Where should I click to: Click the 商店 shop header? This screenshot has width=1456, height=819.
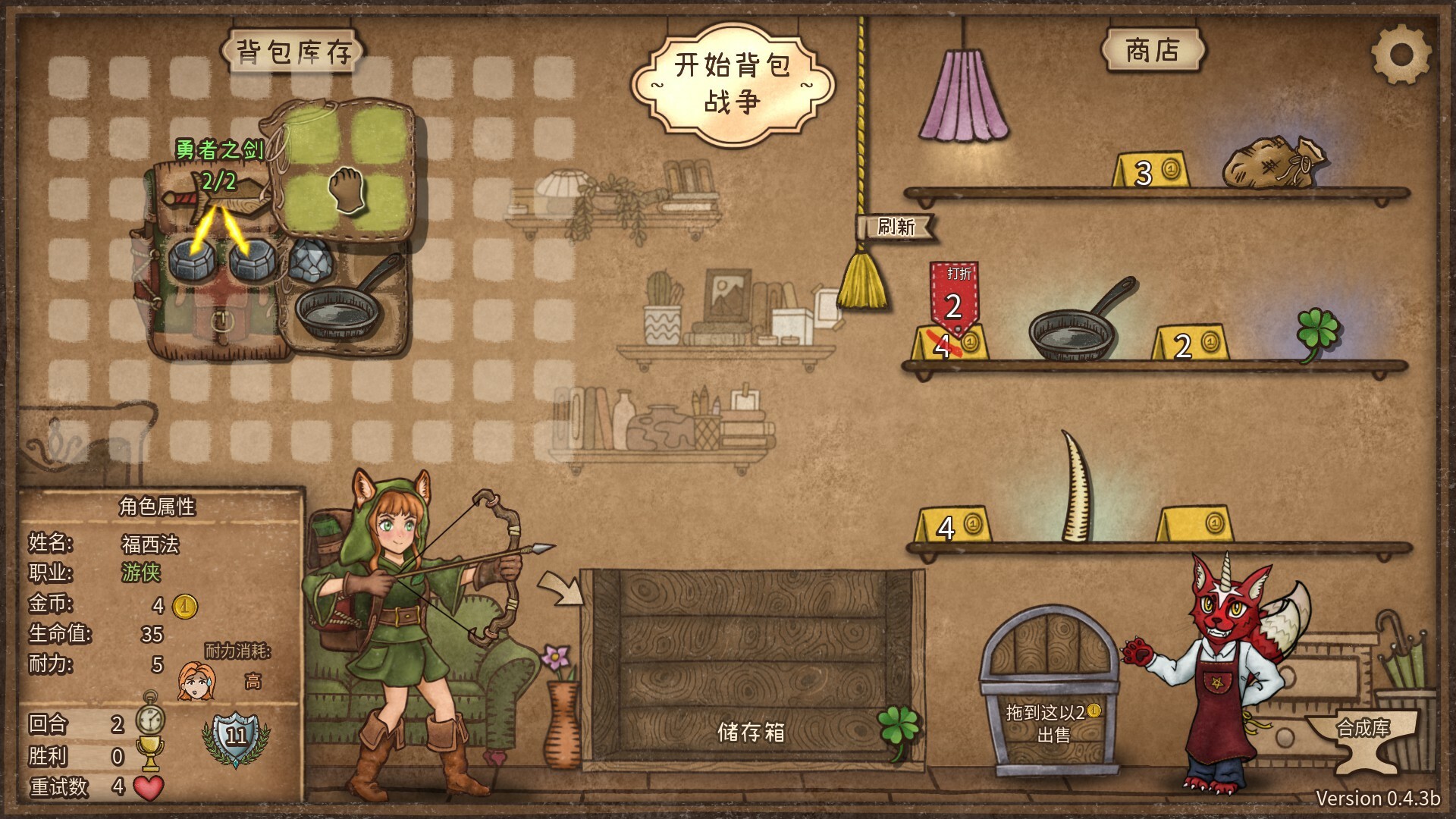pos(1153,49)
